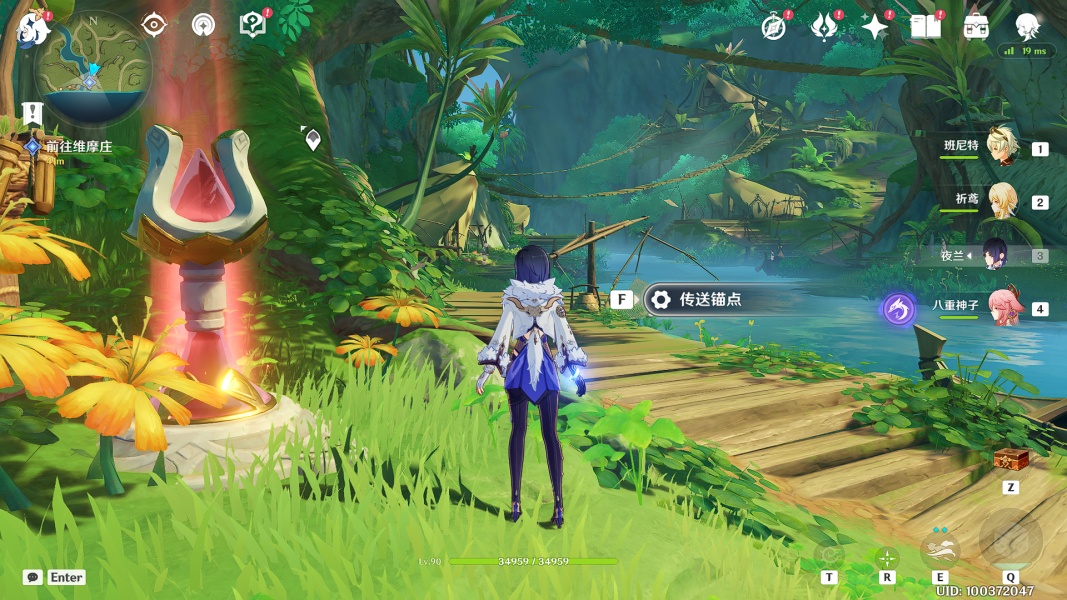Toggle the eye-shaped sight icon
The height and width of the screenshot is (600, 1067).
tap(154, 25)
